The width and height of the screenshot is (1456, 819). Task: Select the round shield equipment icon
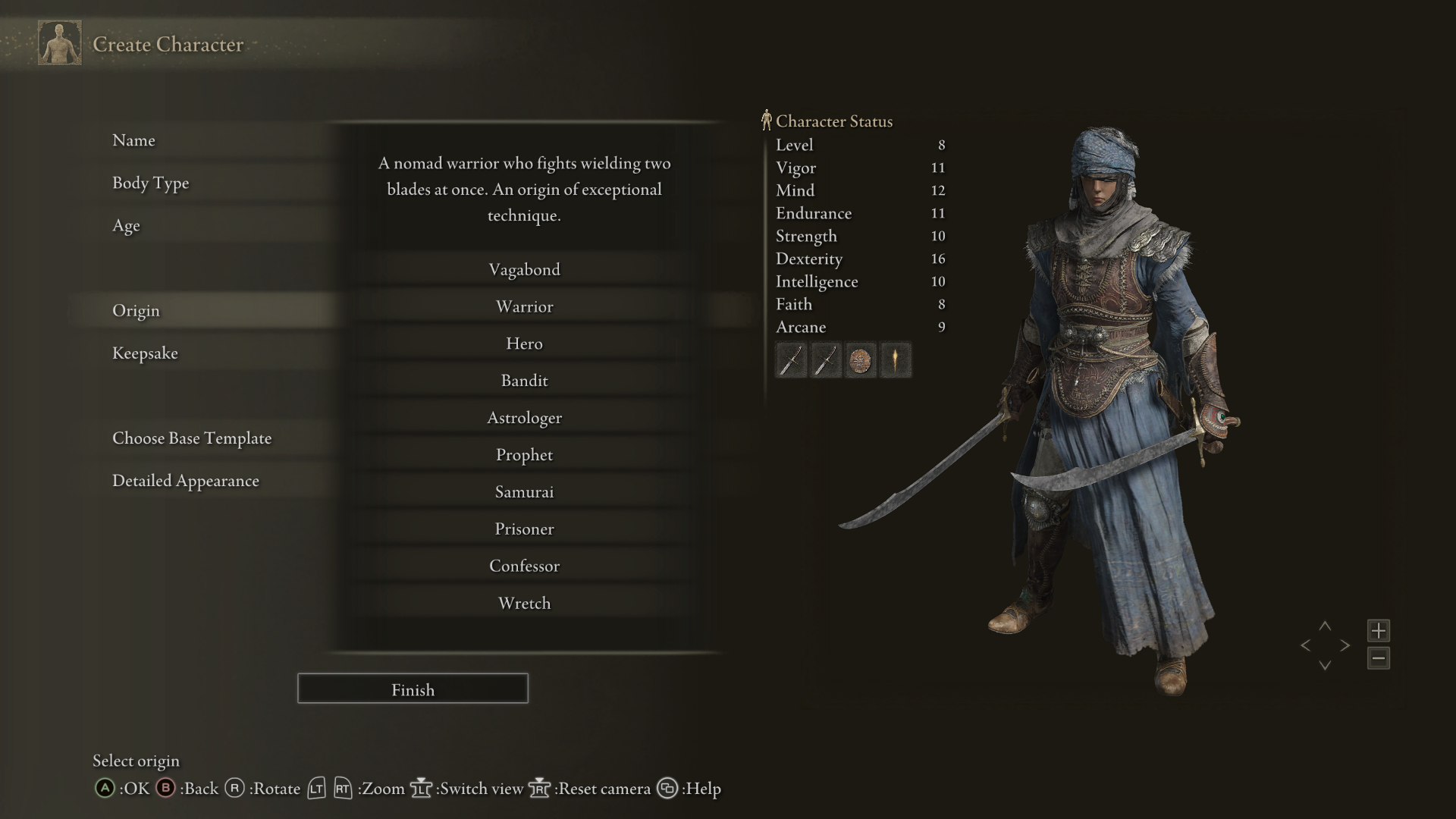pyautogui.click(x=861, y=360)
